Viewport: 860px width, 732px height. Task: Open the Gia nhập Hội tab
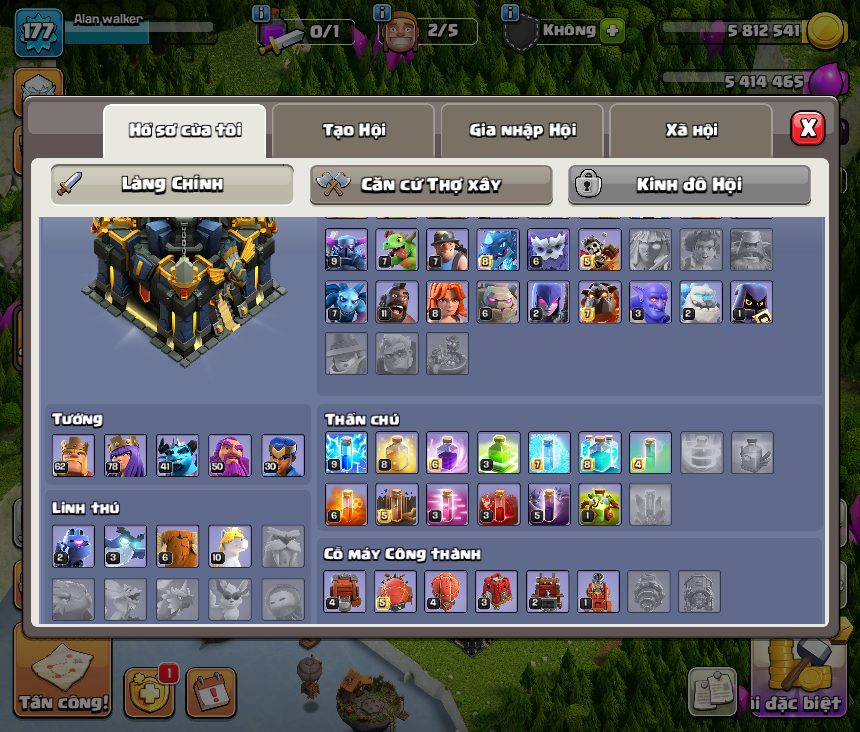point(522,130)
